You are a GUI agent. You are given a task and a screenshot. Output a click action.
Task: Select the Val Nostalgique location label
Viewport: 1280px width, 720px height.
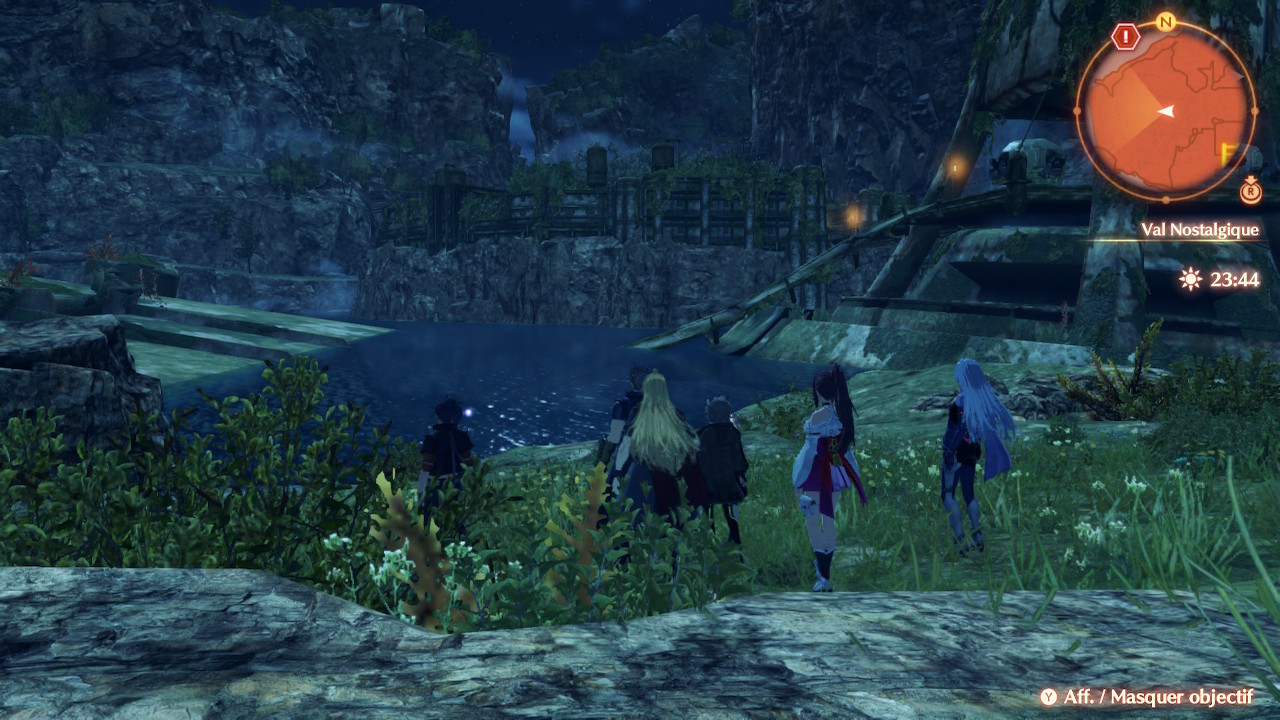[1199, 230]
